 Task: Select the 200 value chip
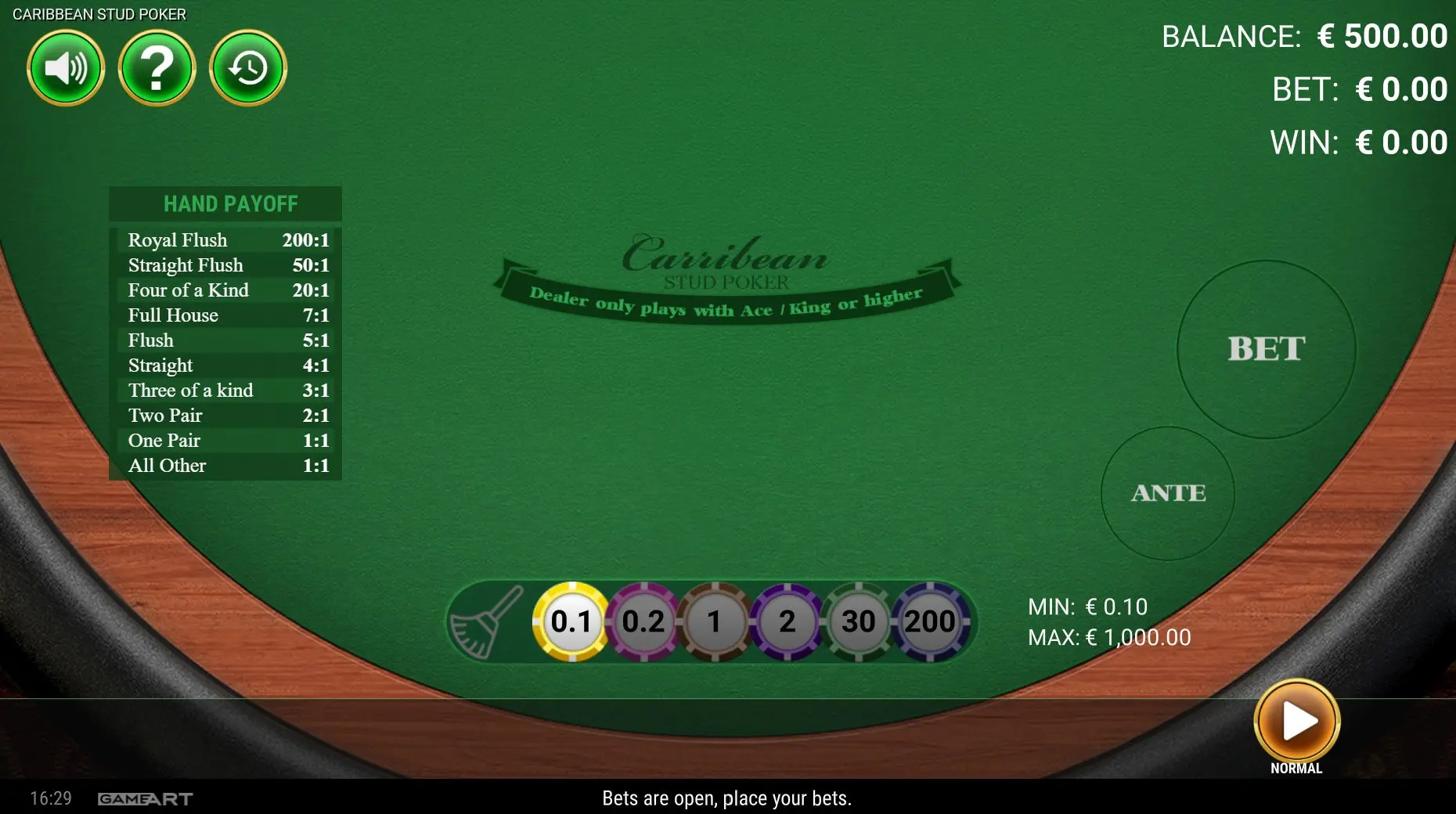pos(928,622)
